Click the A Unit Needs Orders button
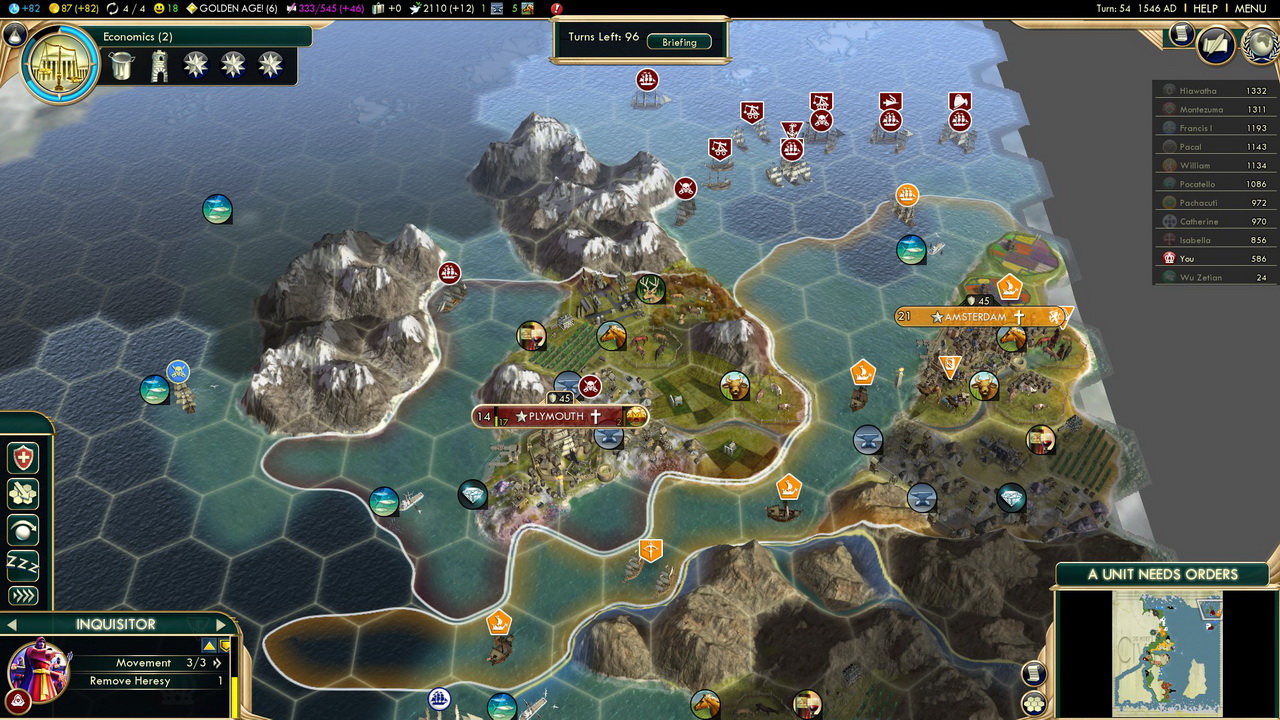The width and height of the screenshot is (1280, 720). click(1162, 574)
